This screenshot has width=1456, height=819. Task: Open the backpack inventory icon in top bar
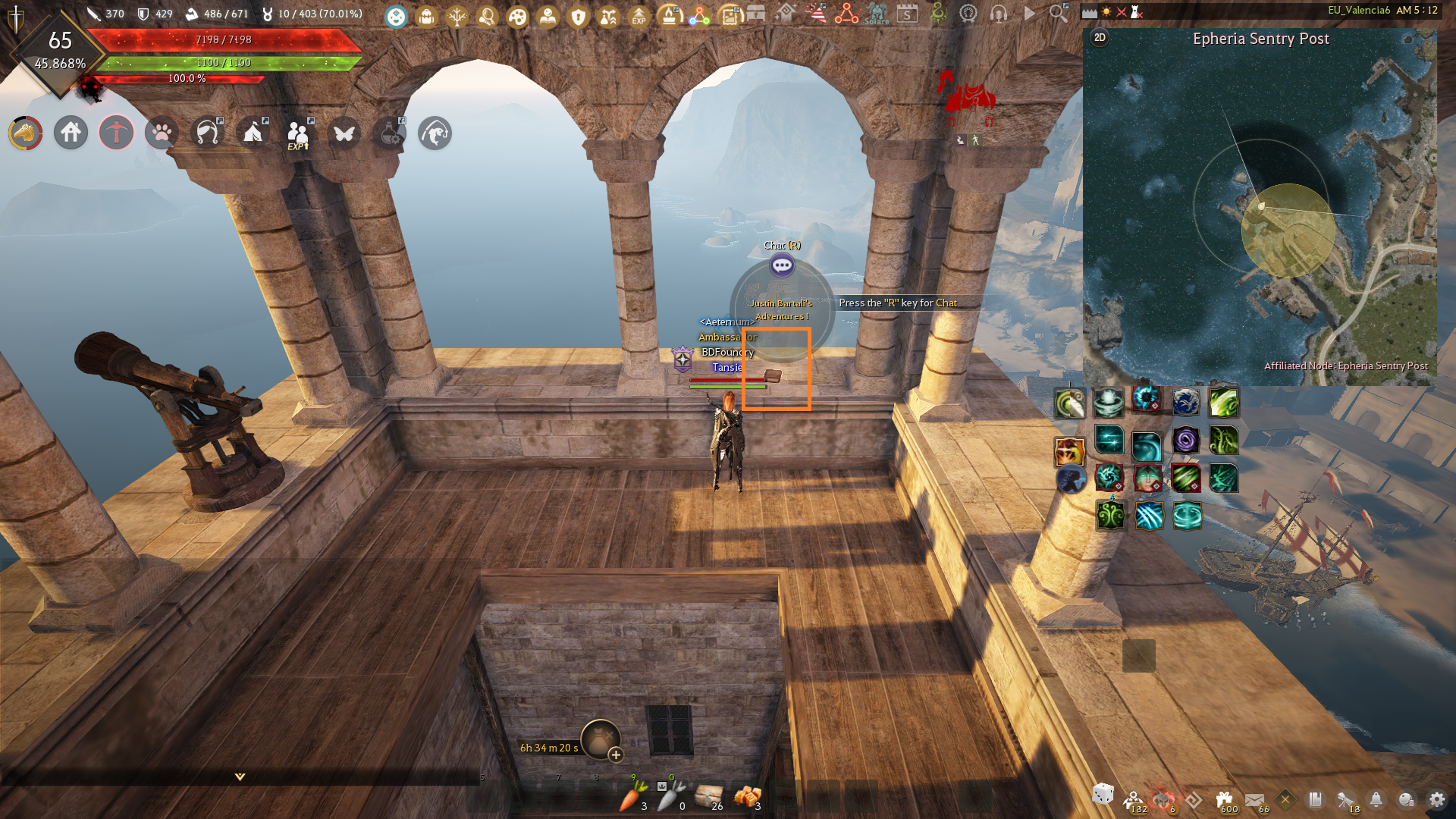426,16
